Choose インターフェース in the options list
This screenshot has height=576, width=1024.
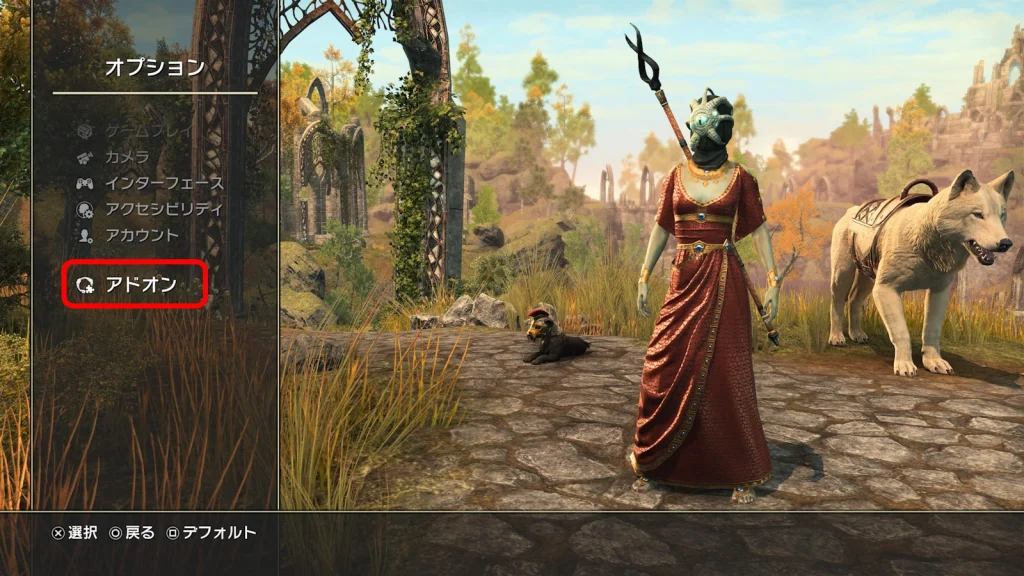click(x=164, y=183)
